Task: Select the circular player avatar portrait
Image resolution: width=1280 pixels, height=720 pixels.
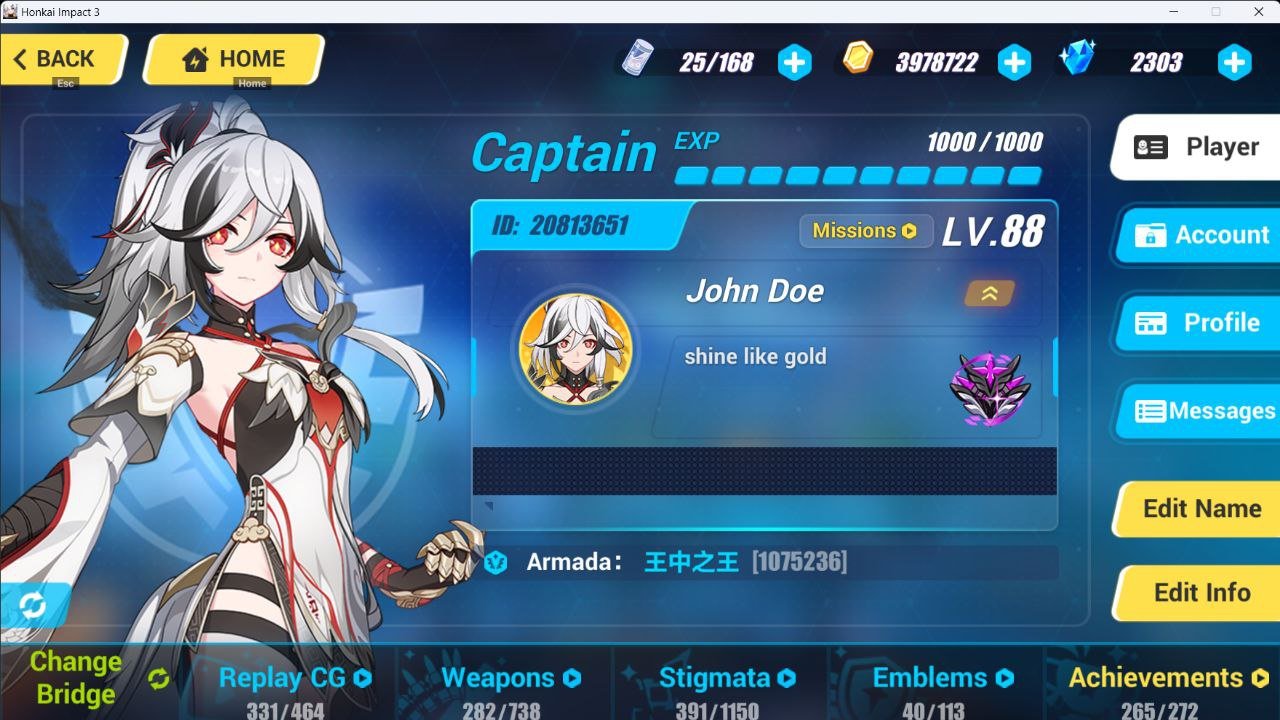Action: point(575,350)
